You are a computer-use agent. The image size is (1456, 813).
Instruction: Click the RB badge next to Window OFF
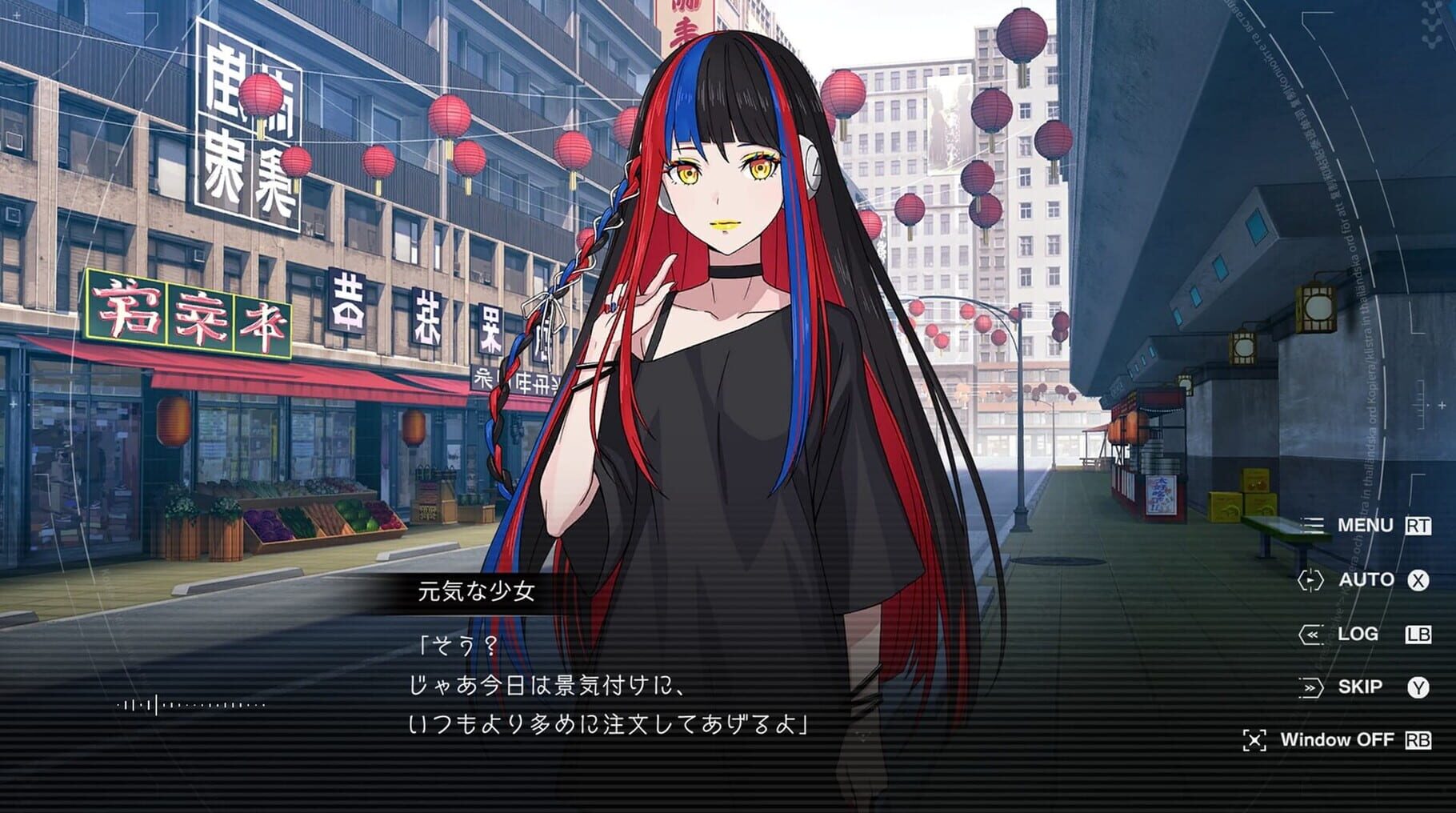1418,739
